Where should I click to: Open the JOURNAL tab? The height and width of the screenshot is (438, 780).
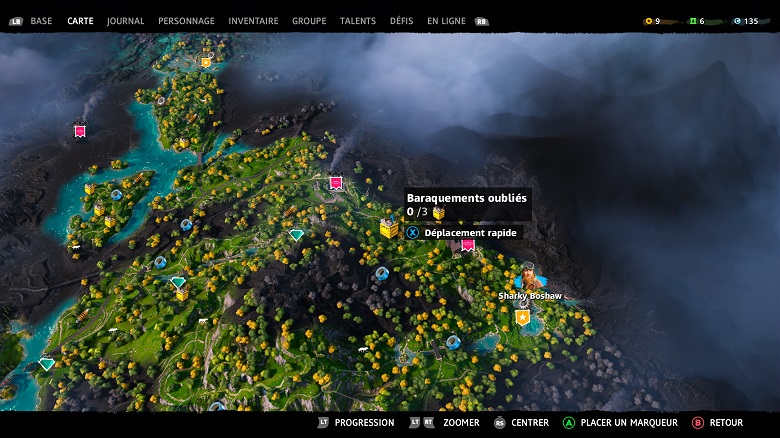point(125,21)
